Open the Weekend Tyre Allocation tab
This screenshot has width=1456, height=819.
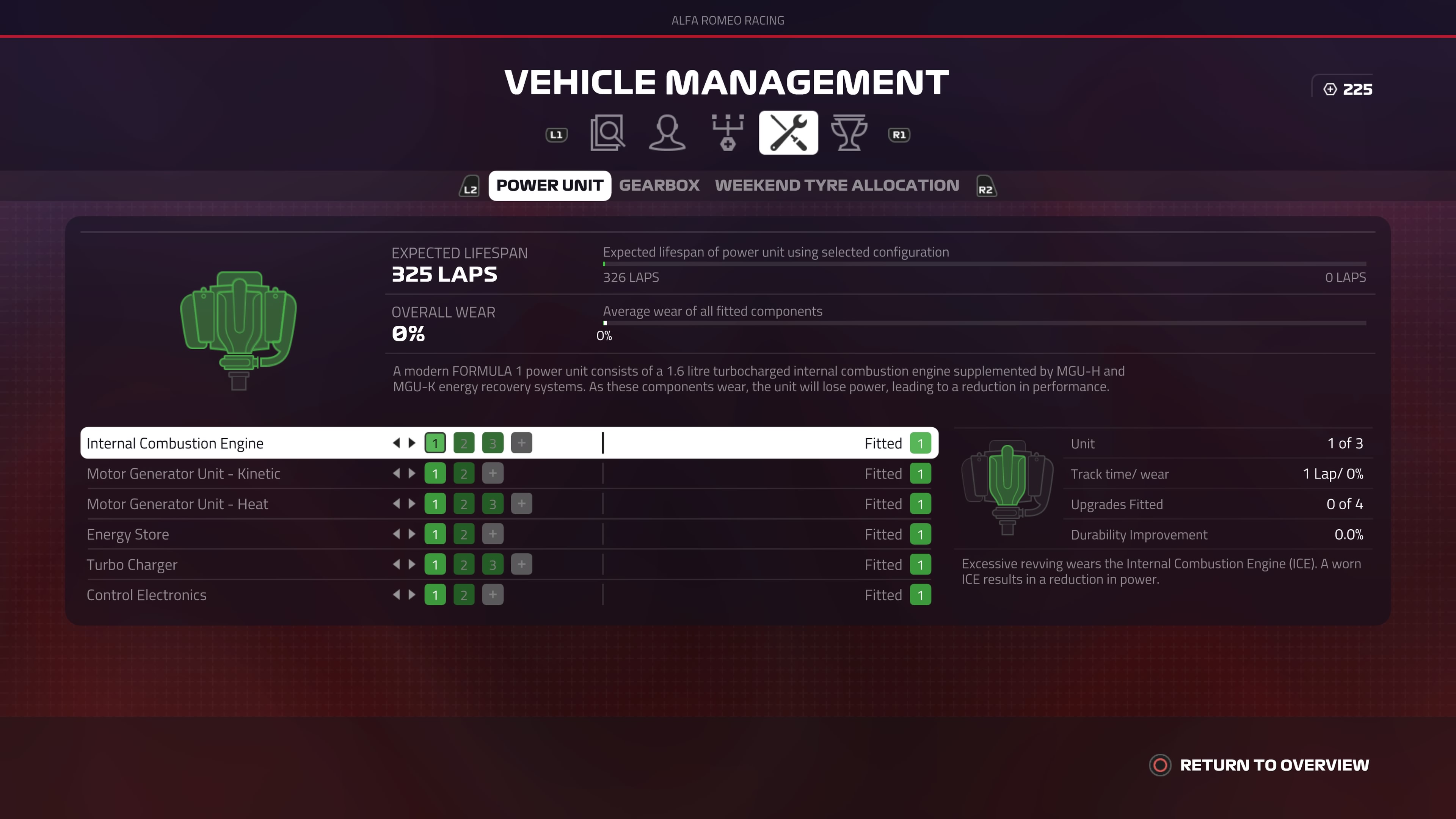836,185
